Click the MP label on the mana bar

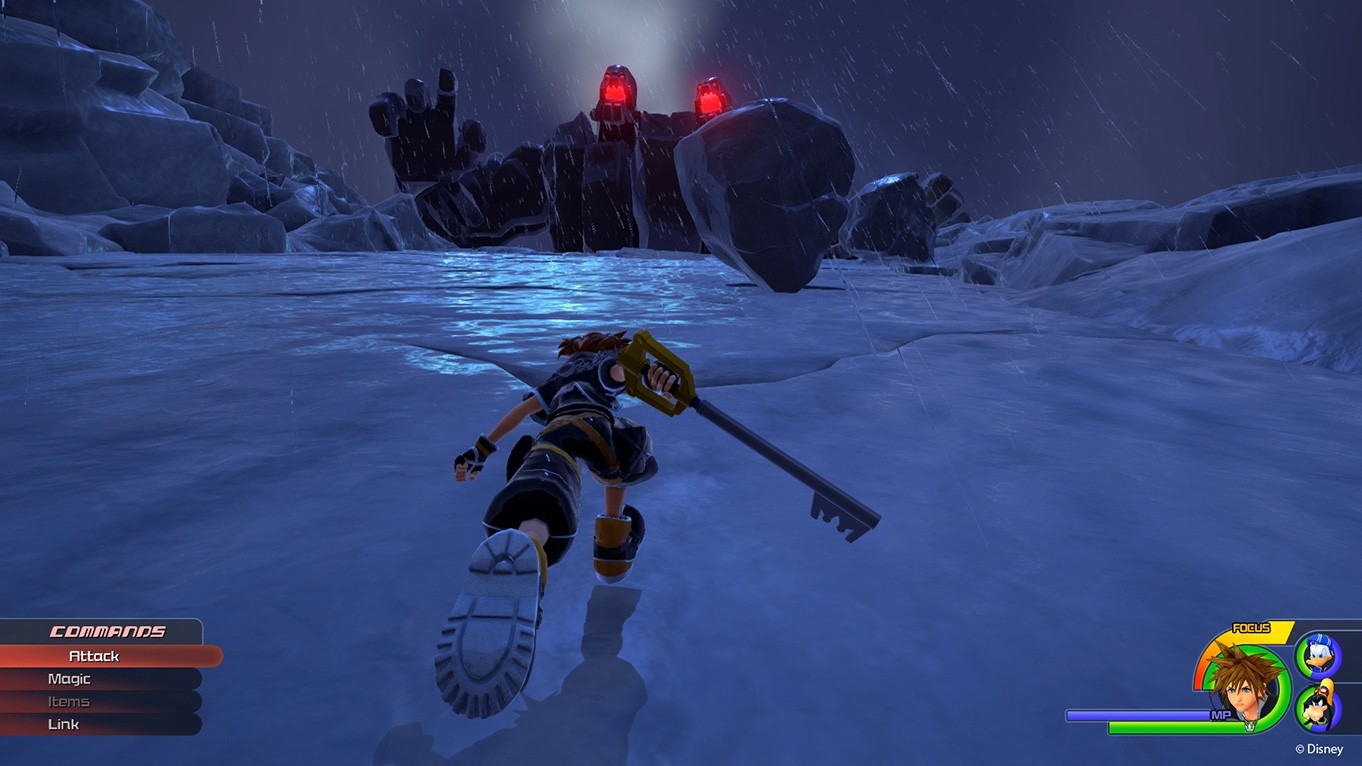pyautogui.click(x=1221, y=714)
